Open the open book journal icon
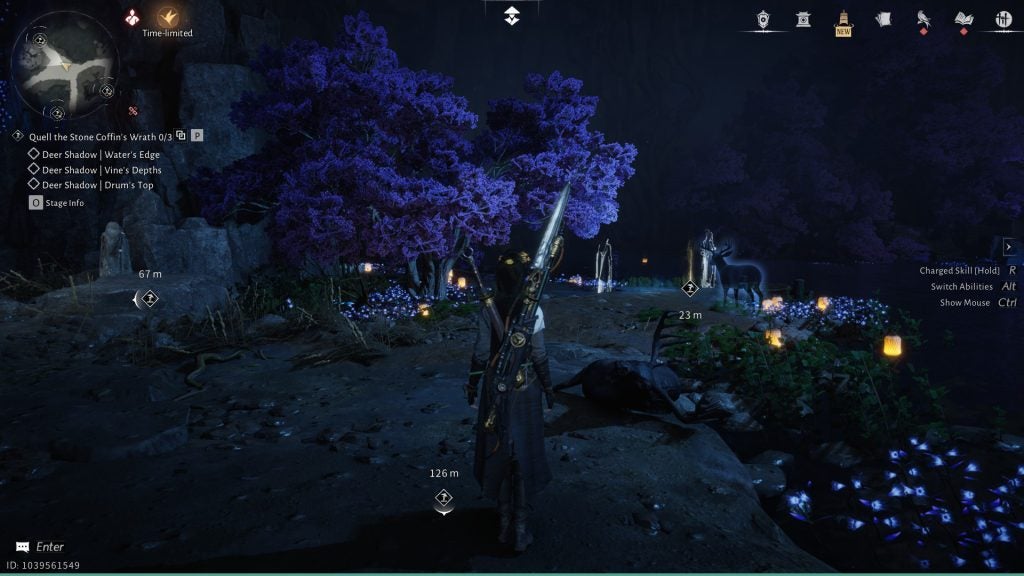1024x576 pixels. point(964,19)
